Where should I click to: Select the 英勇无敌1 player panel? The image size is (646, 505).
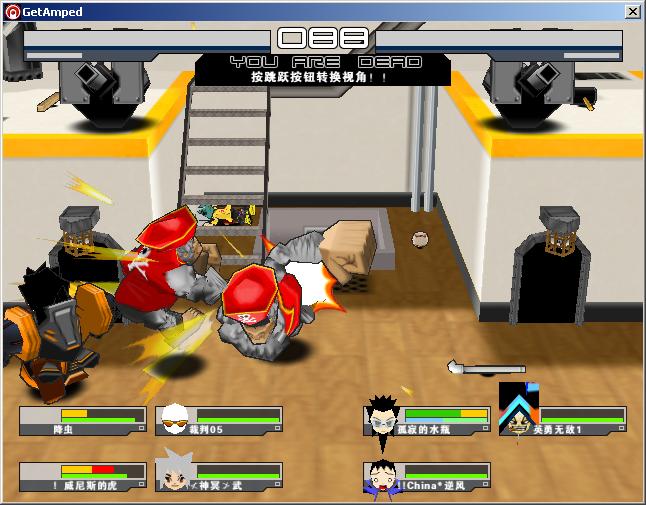click(x=562, y=421)
